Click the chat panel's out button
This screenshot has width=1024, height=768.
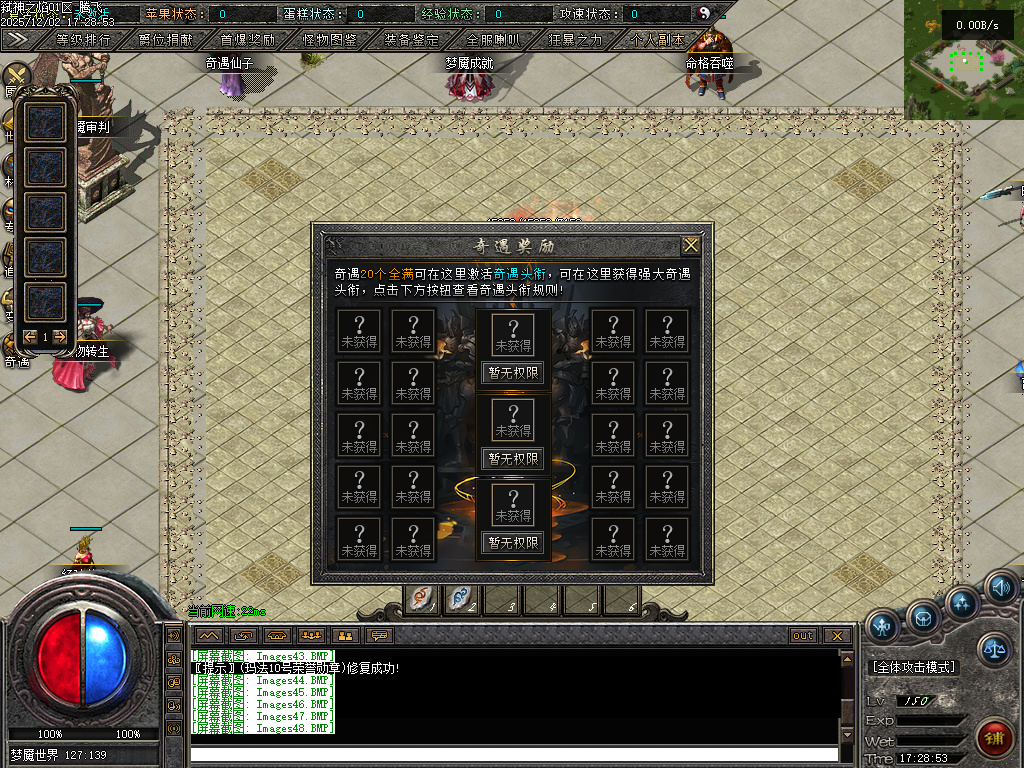(x=803, y=636)
